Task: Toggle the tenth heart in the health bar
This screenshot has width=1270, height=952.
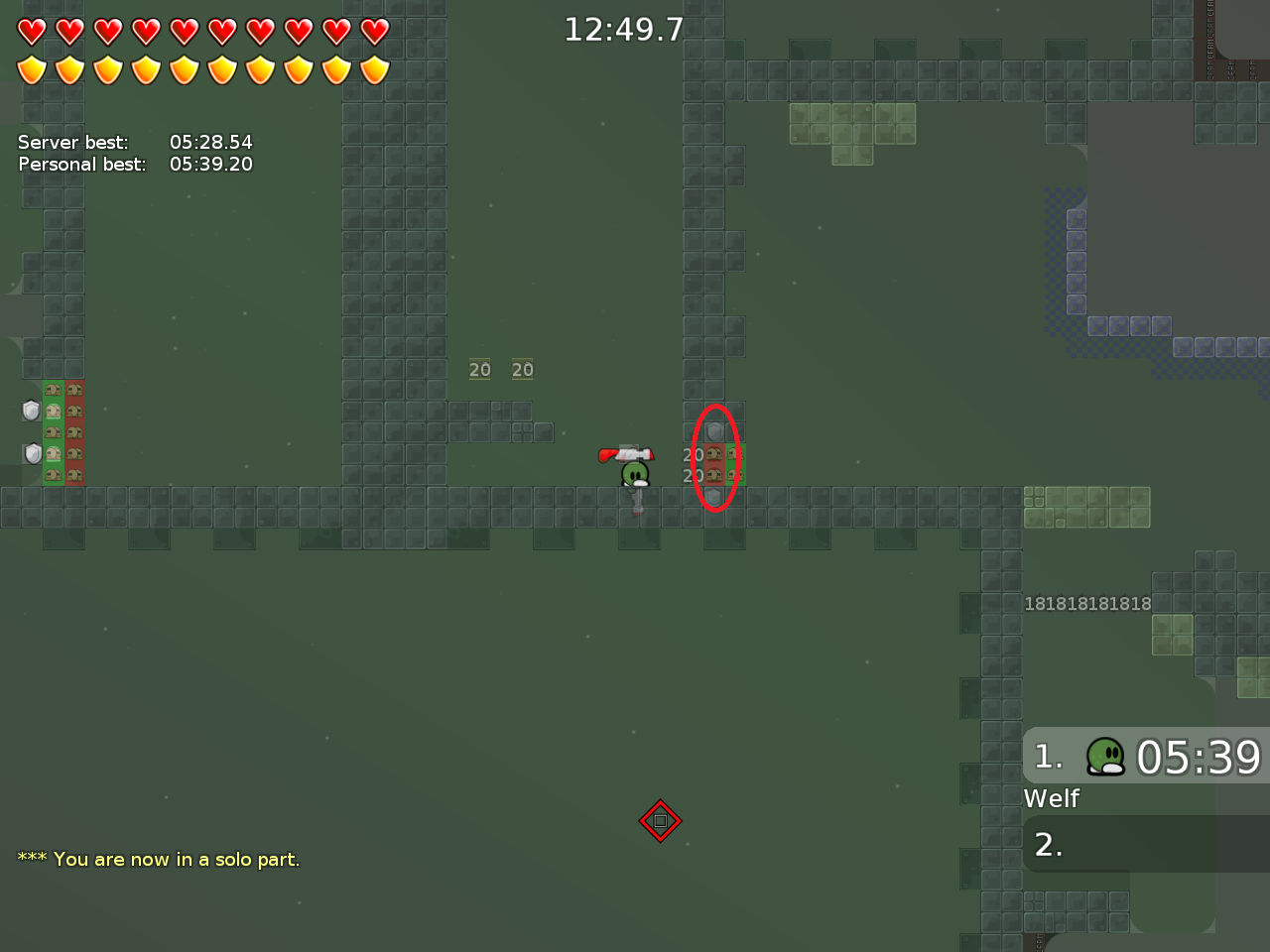Action: (x=374, y=31)
